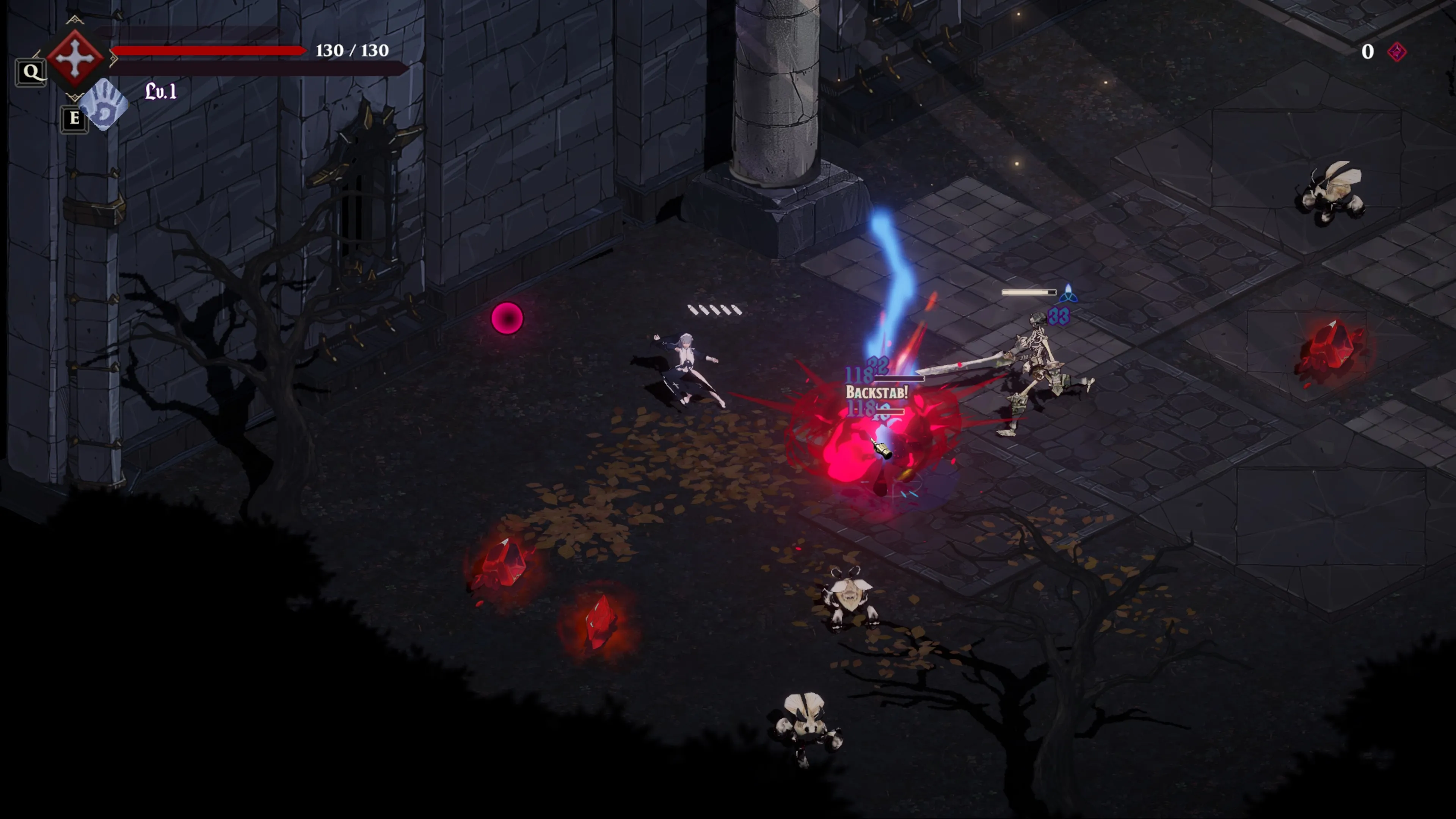Click the red gem currency icon
This screenshot has height=819, width=1456.
[1396, 52]
